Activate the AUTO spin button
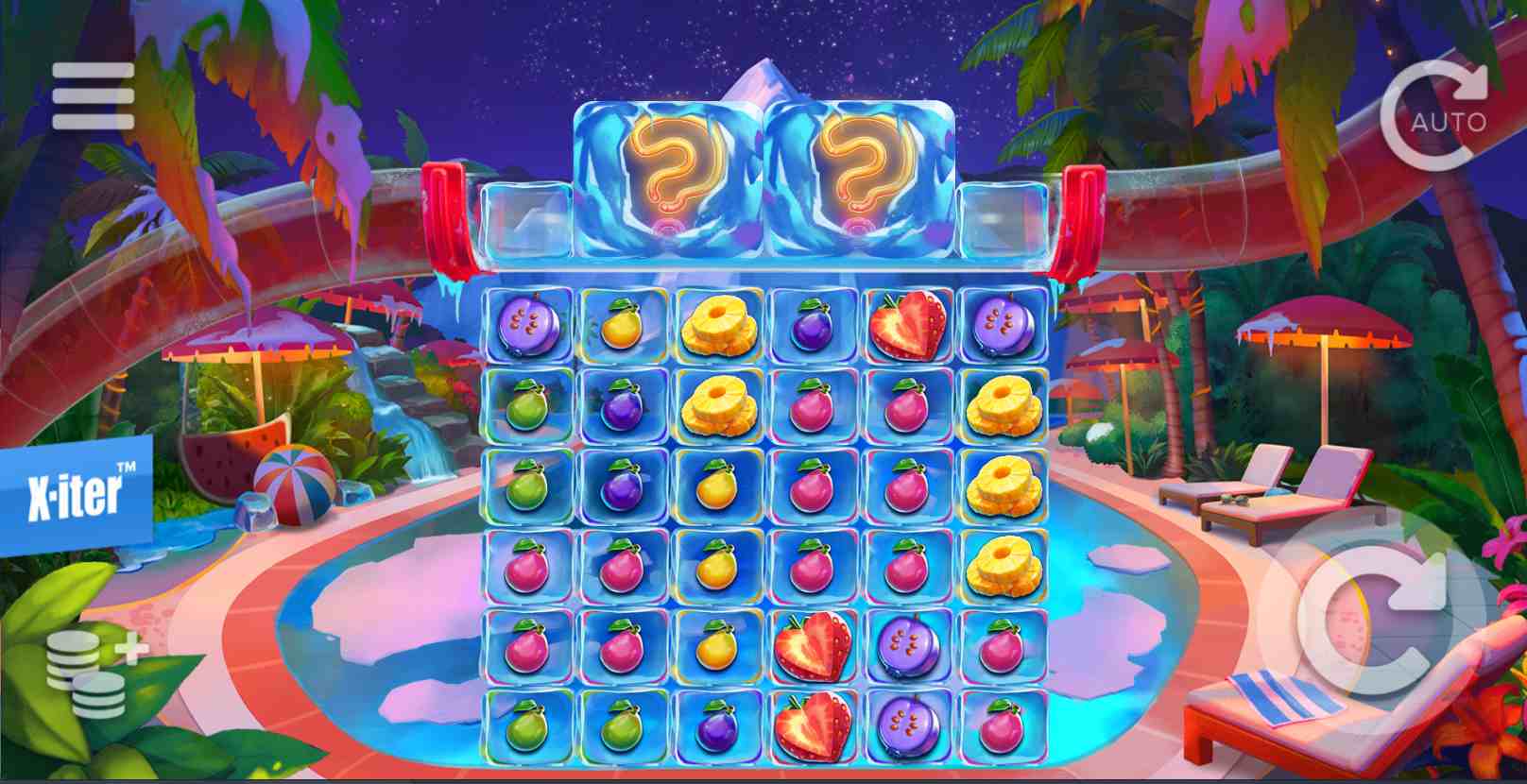 [1434, 117]
